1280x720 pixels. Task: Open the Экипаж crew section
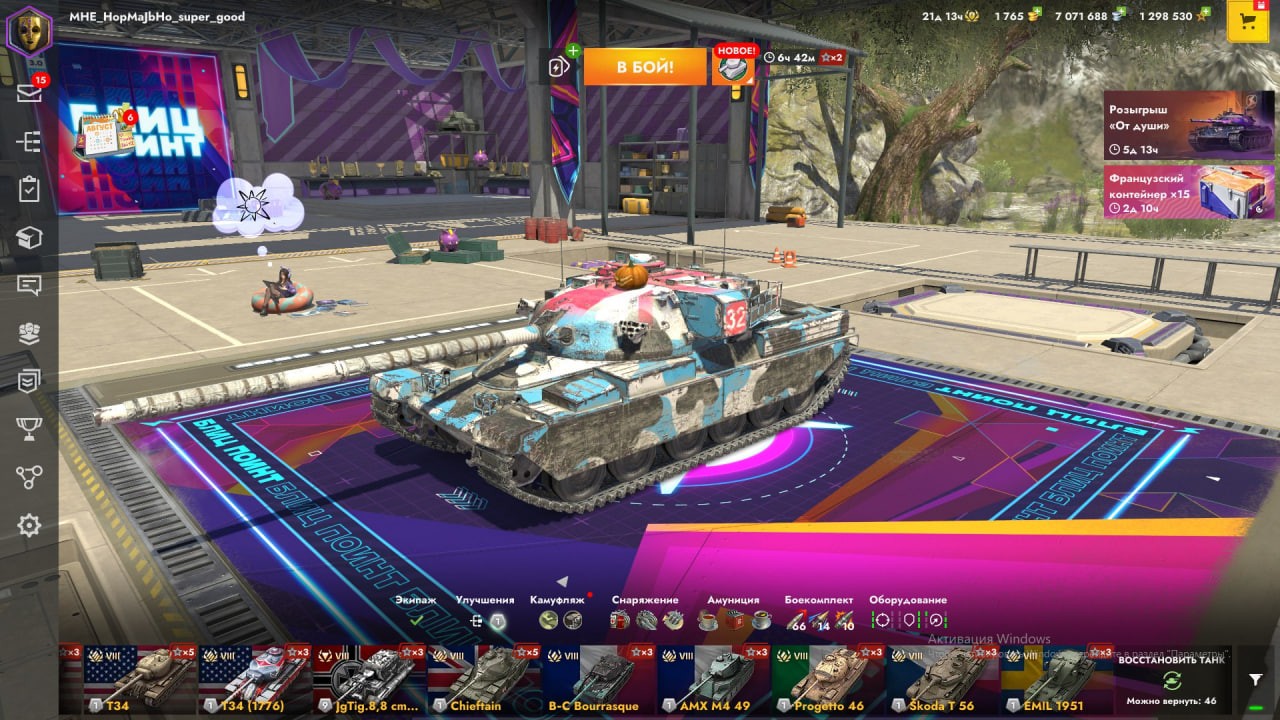coord(416,611)
